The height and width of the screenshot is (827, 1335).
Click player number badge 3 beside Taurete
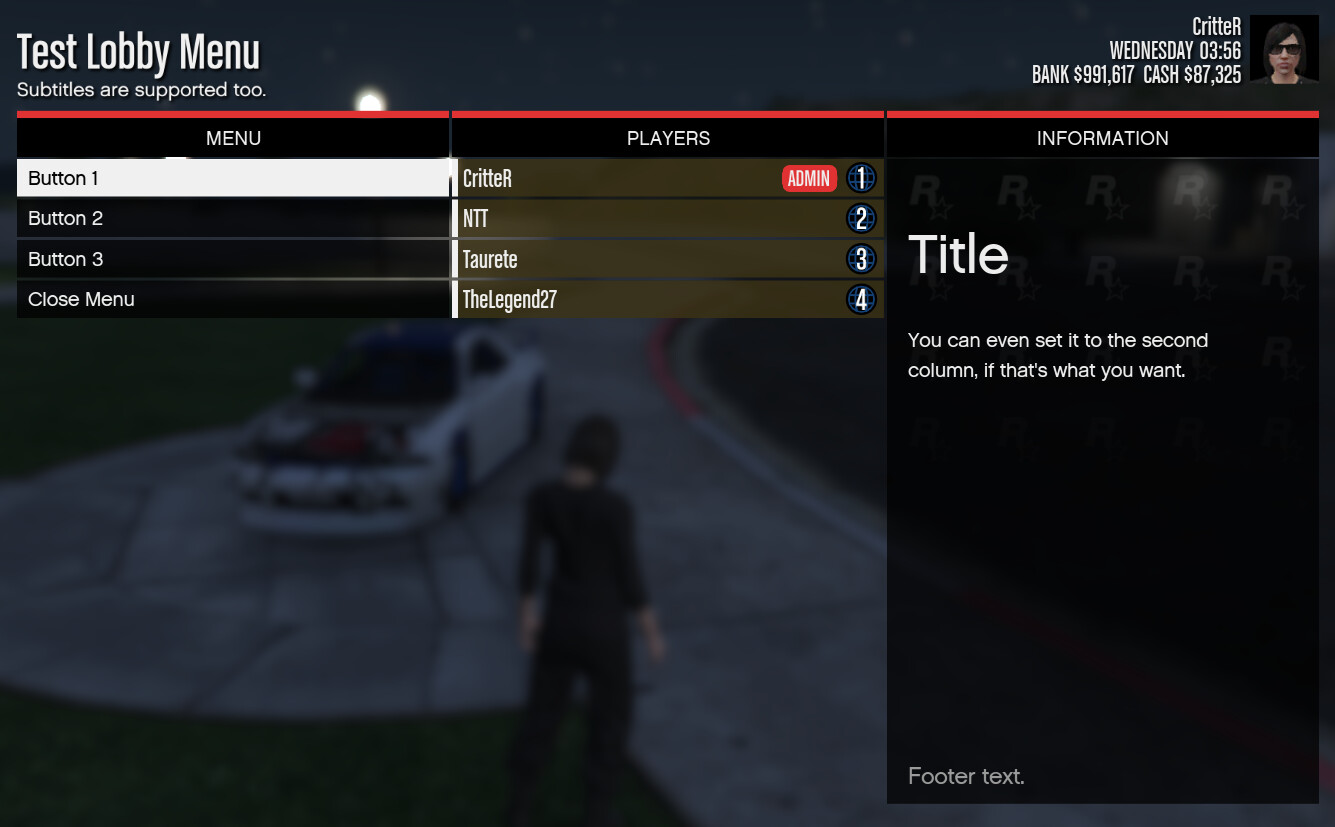[x=861, y=258]
